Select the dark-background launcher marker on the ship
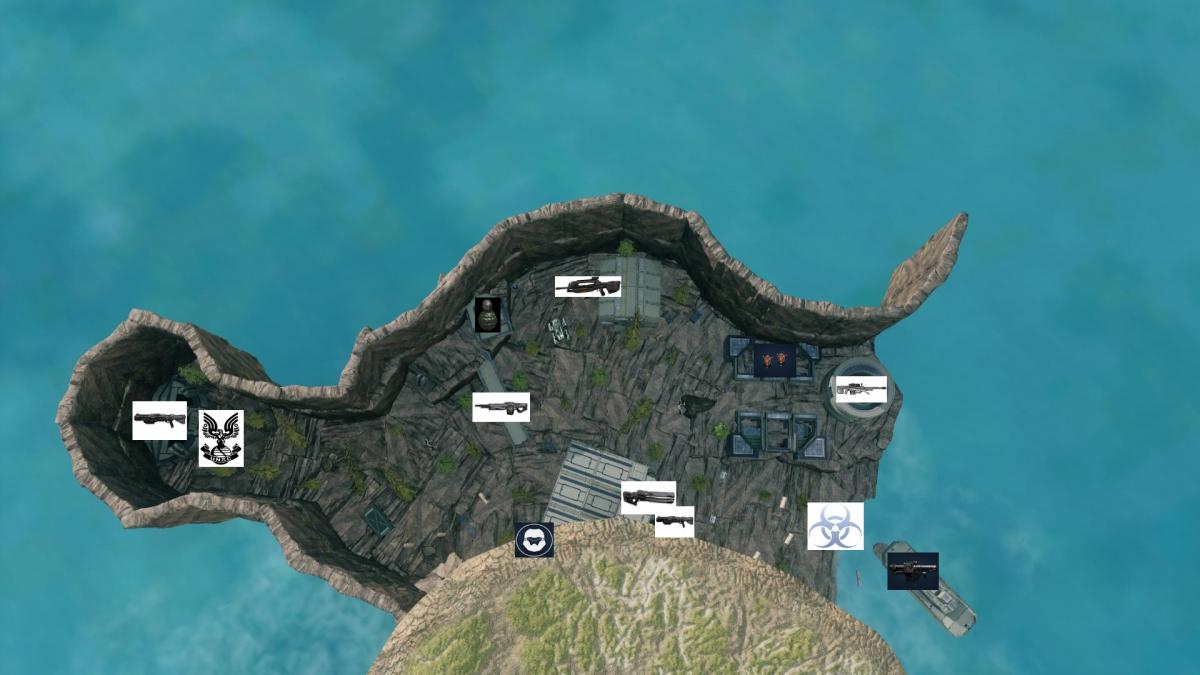 pyautogui.click(x=912, y=571)
